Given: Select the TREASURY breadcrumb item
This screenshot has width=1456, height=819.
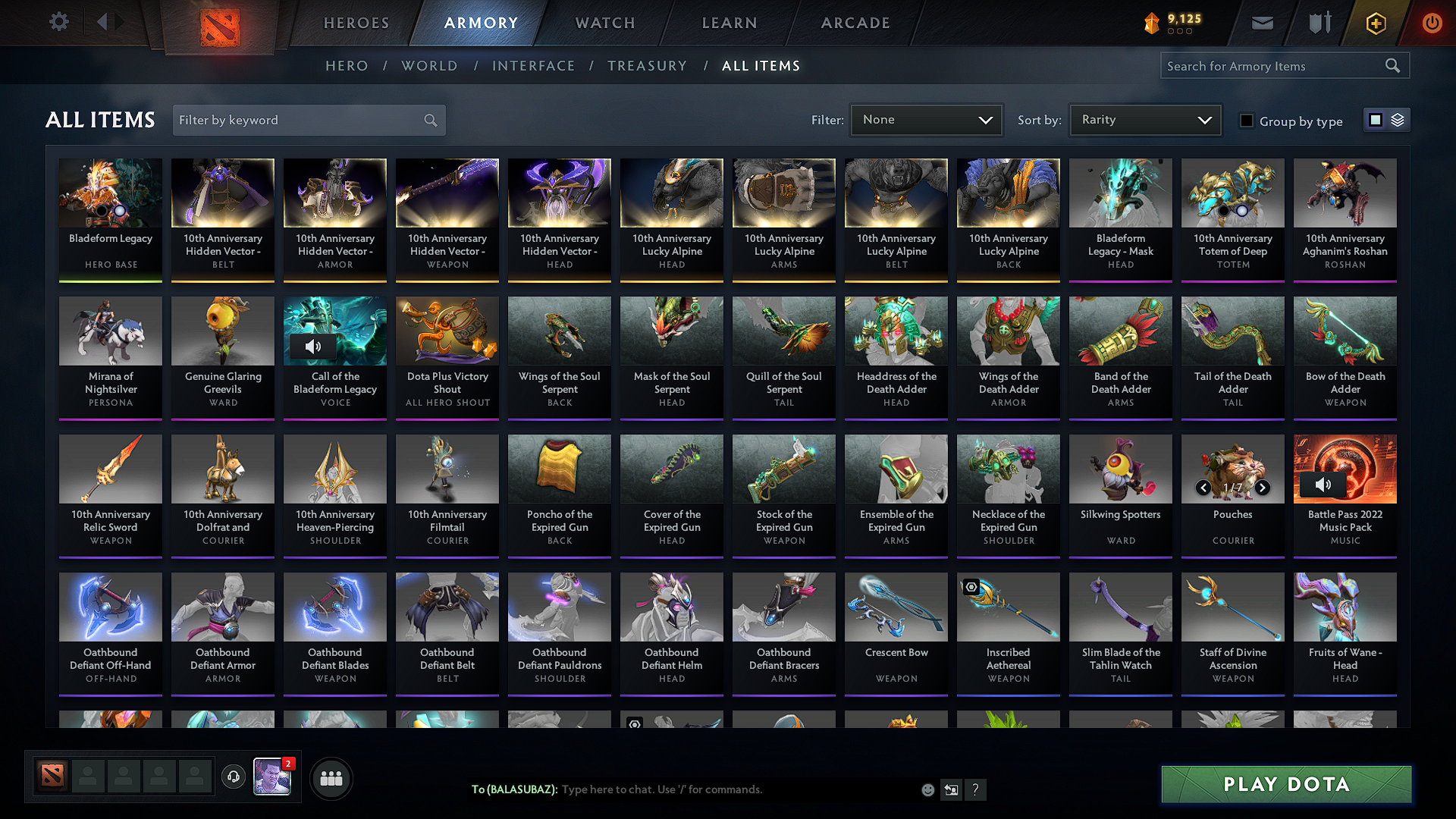Looking at the screenshot, I should [648, 66].
